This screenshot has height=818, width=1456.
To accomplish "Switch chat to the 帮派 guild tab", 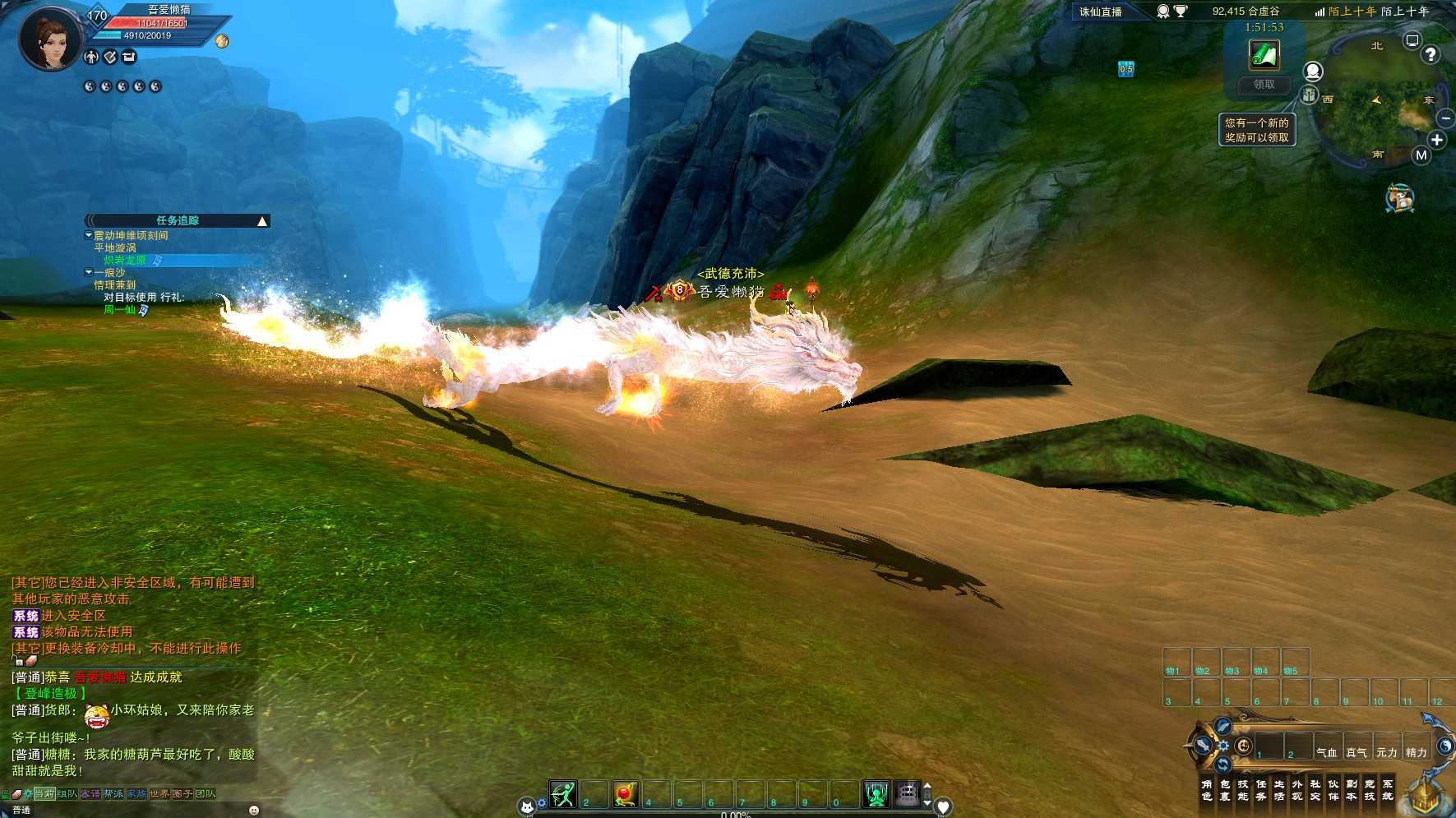I will pos(113,794).
